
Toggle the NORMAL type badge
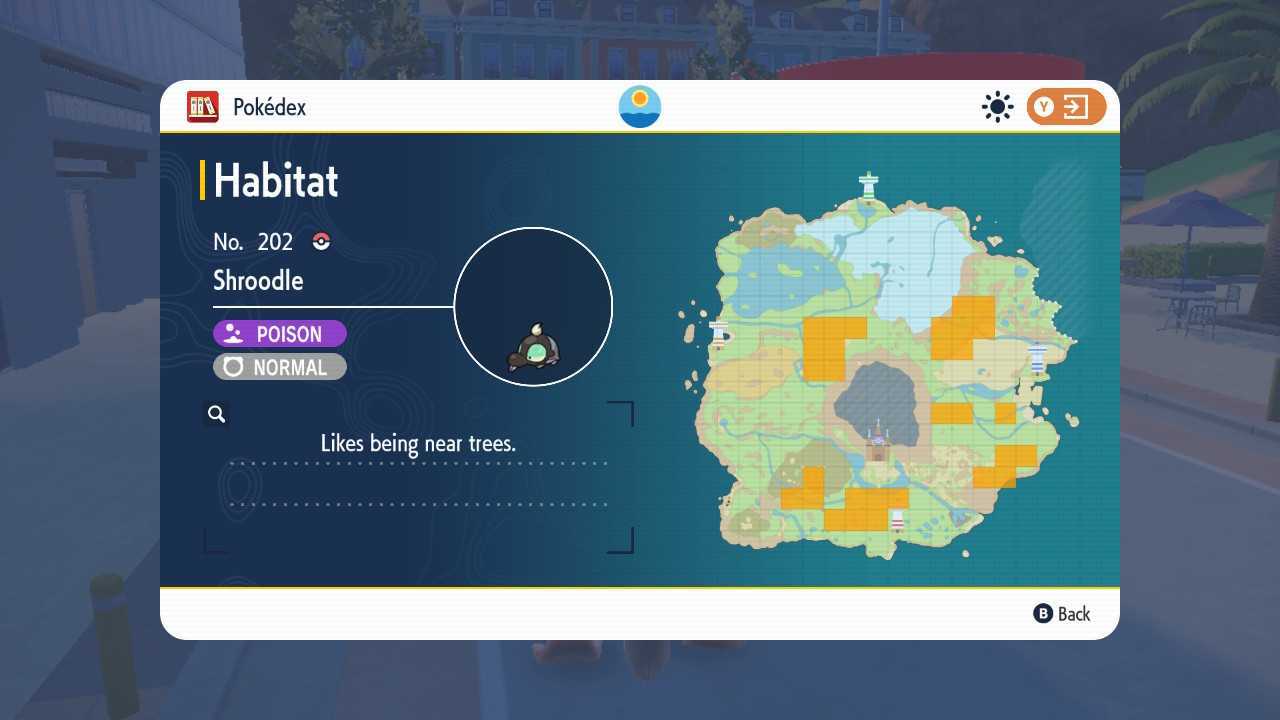pos(279,367)
